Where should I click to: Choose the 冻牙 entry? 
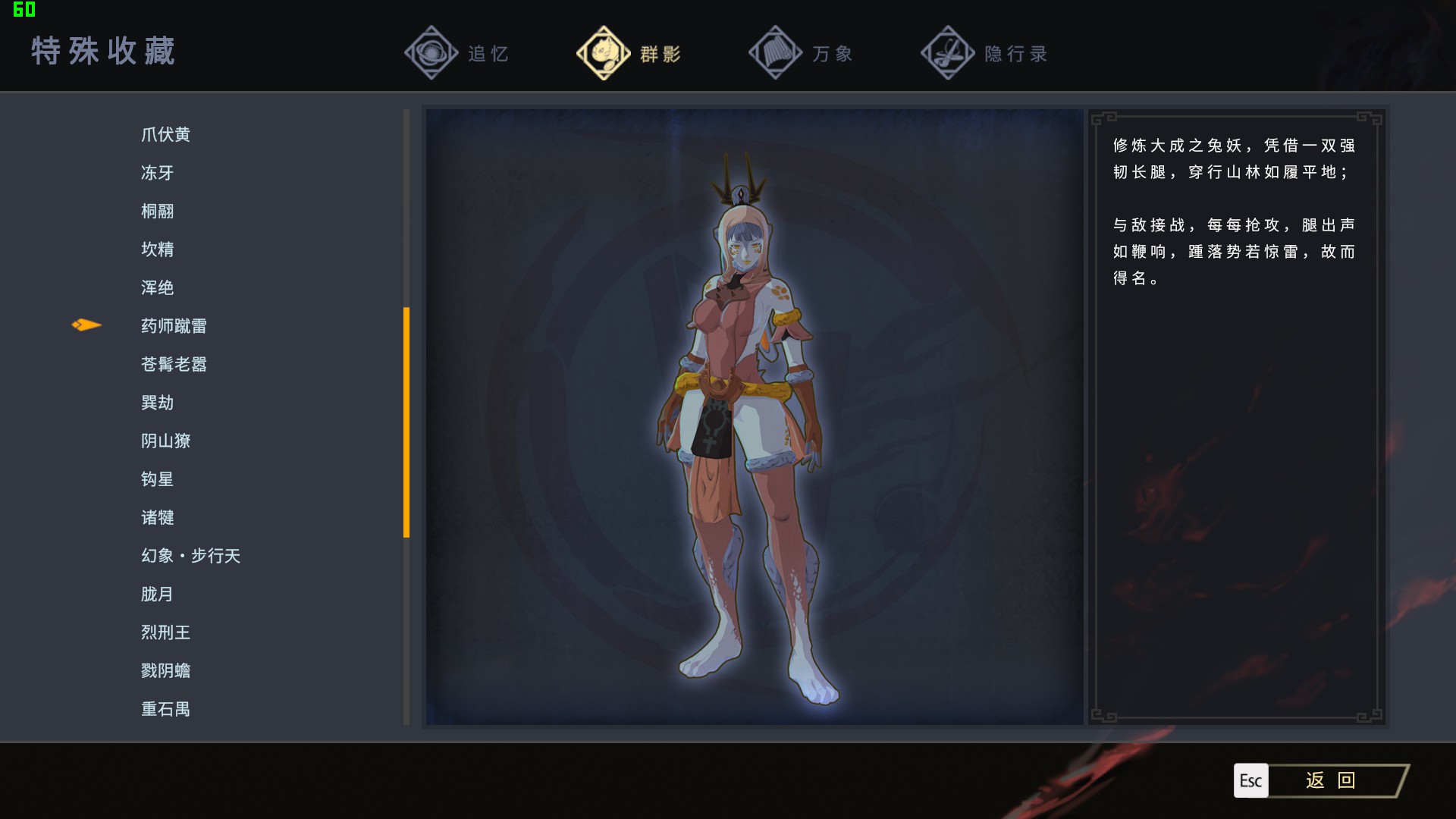click(157, 173)
